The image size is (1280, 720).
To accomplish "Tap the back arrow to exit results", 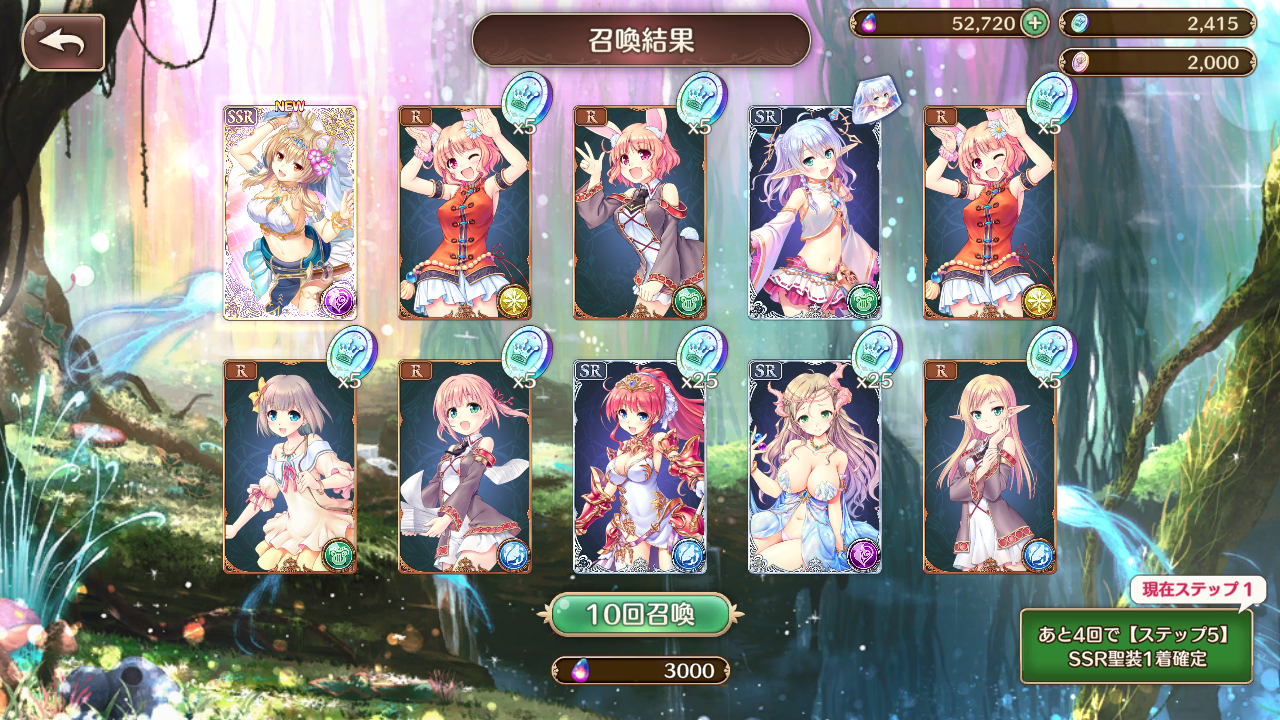I will click(x=65, y=42).
